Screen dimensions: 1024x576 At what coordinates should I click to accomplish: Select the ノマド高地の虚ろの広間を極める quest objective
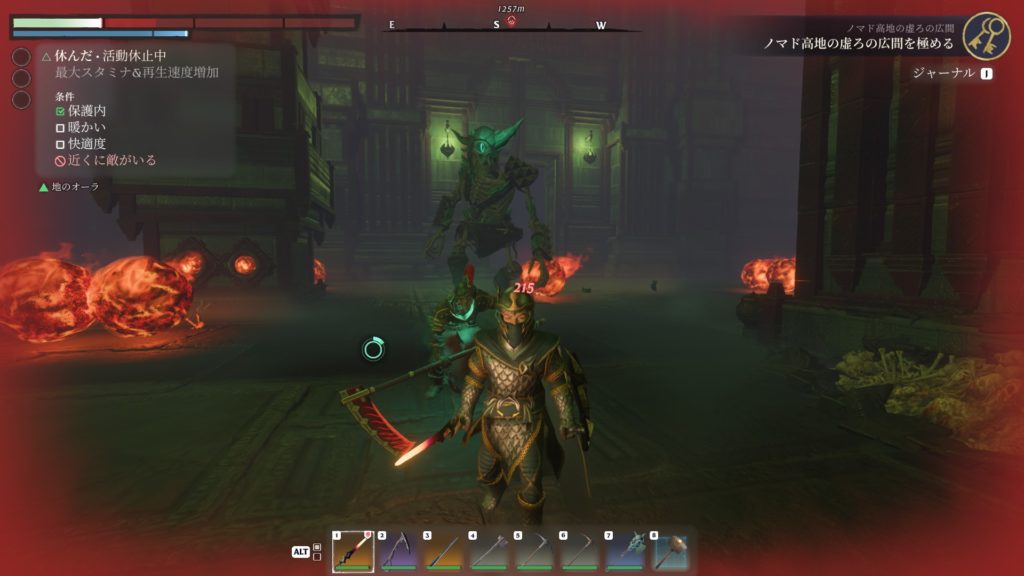click(858, 44)
